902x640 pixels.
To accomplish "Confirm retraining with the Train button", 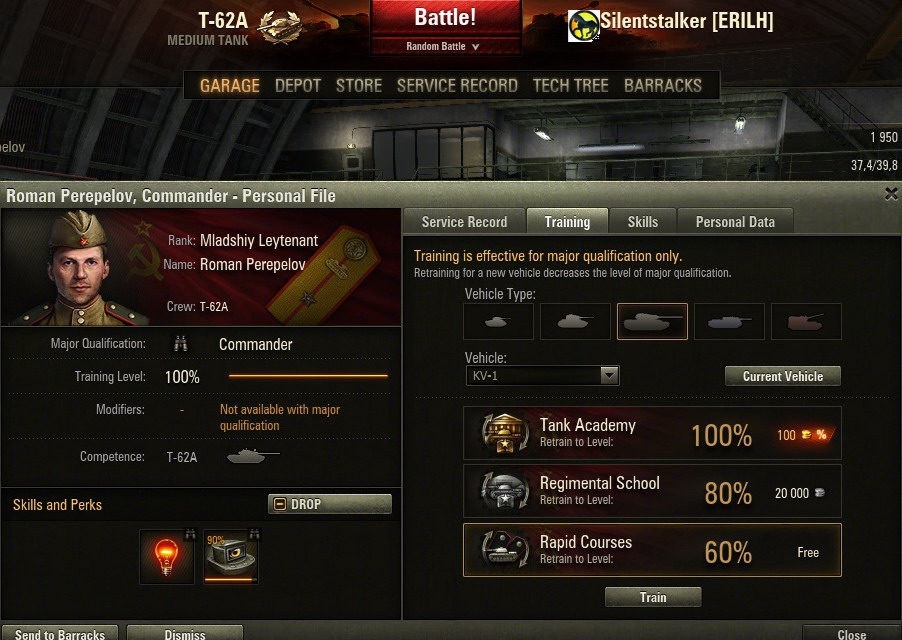I will point(653,597).
